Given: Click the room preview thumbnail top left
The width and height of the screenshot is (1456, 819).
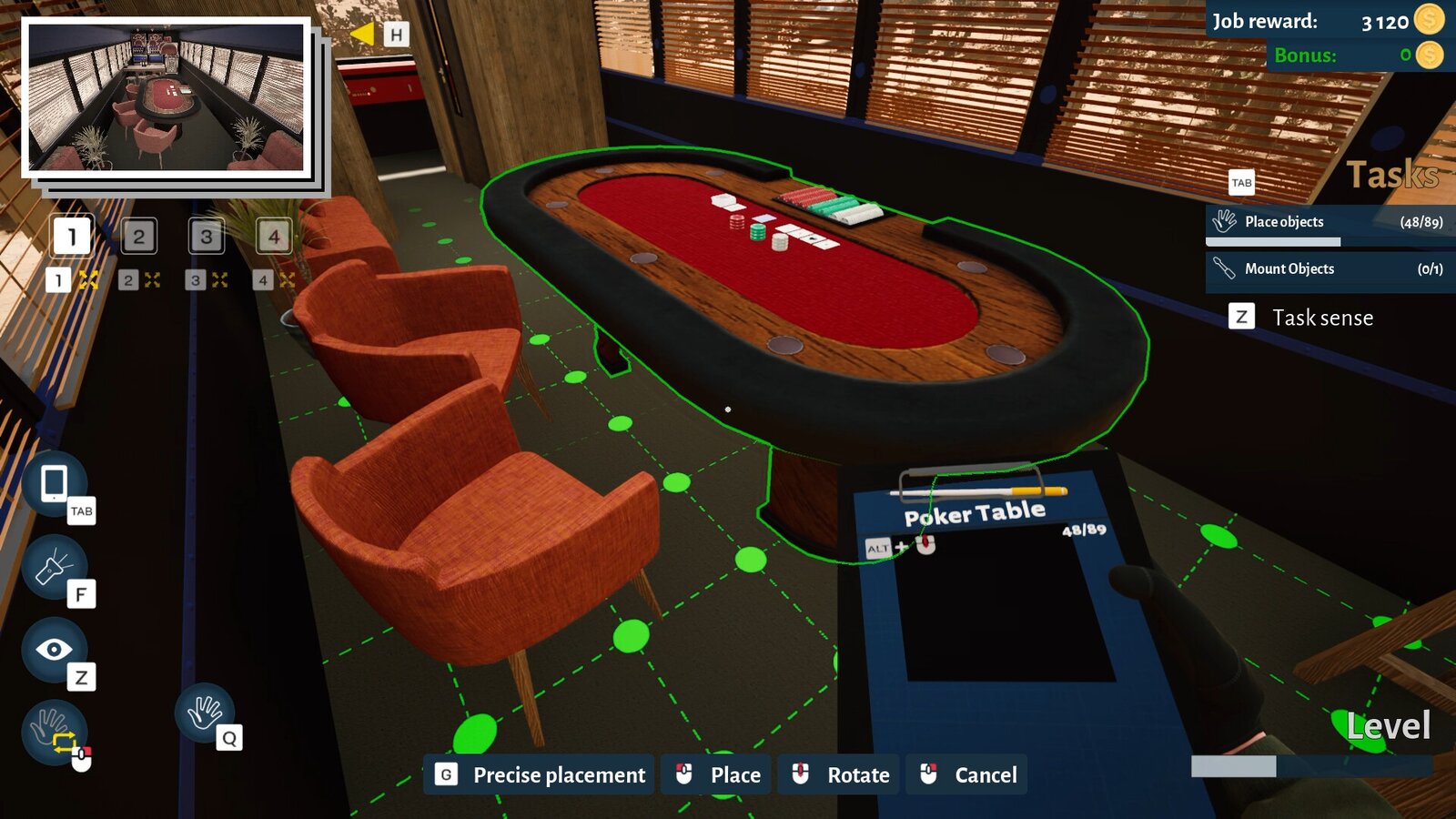Looking at the screenshot, I should [x=168, y=100].
